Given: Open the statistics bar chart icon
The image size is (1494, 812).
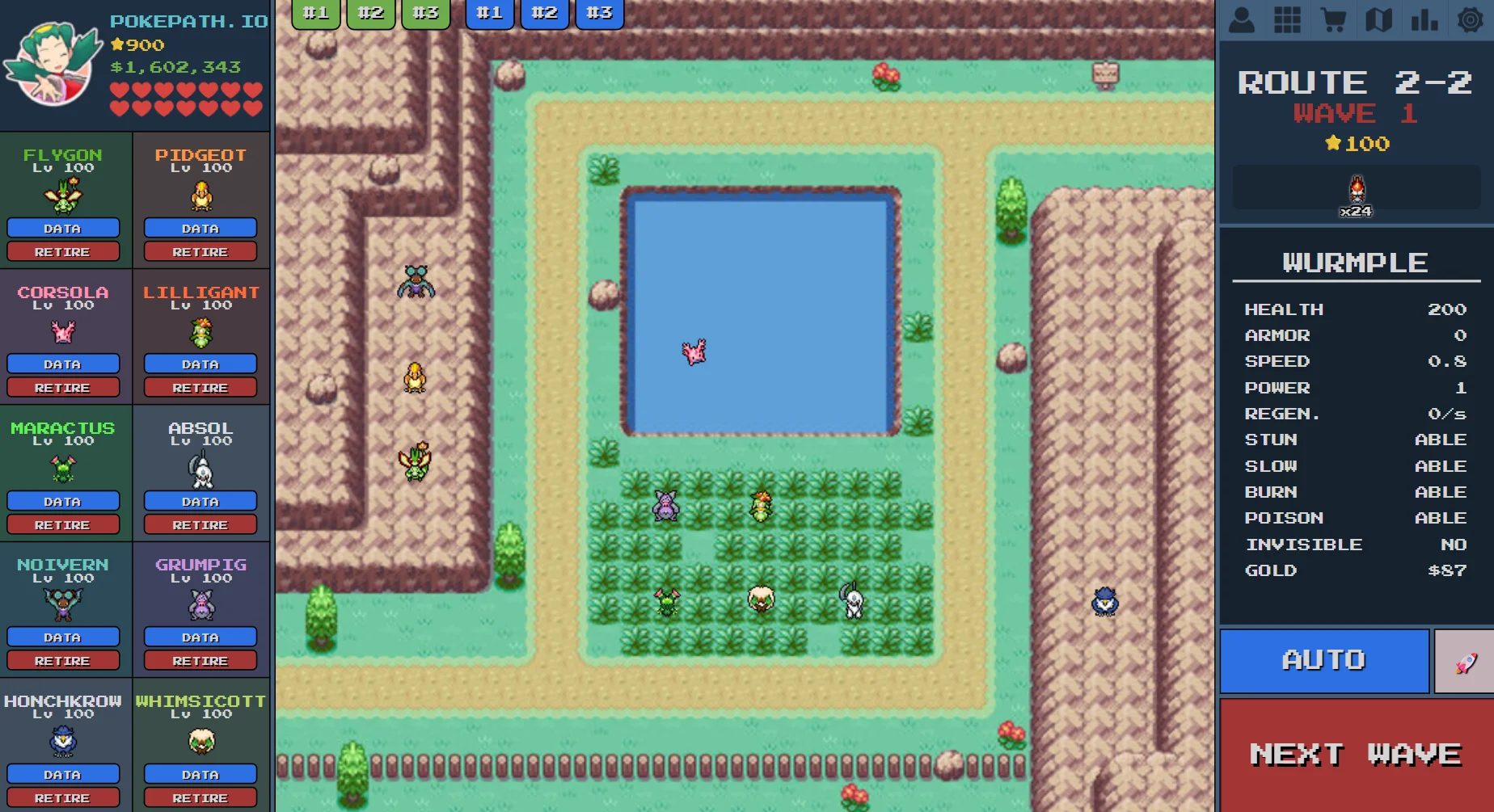Looking at the screenshot, I should pyautogui.click(x=1423, y=19).
